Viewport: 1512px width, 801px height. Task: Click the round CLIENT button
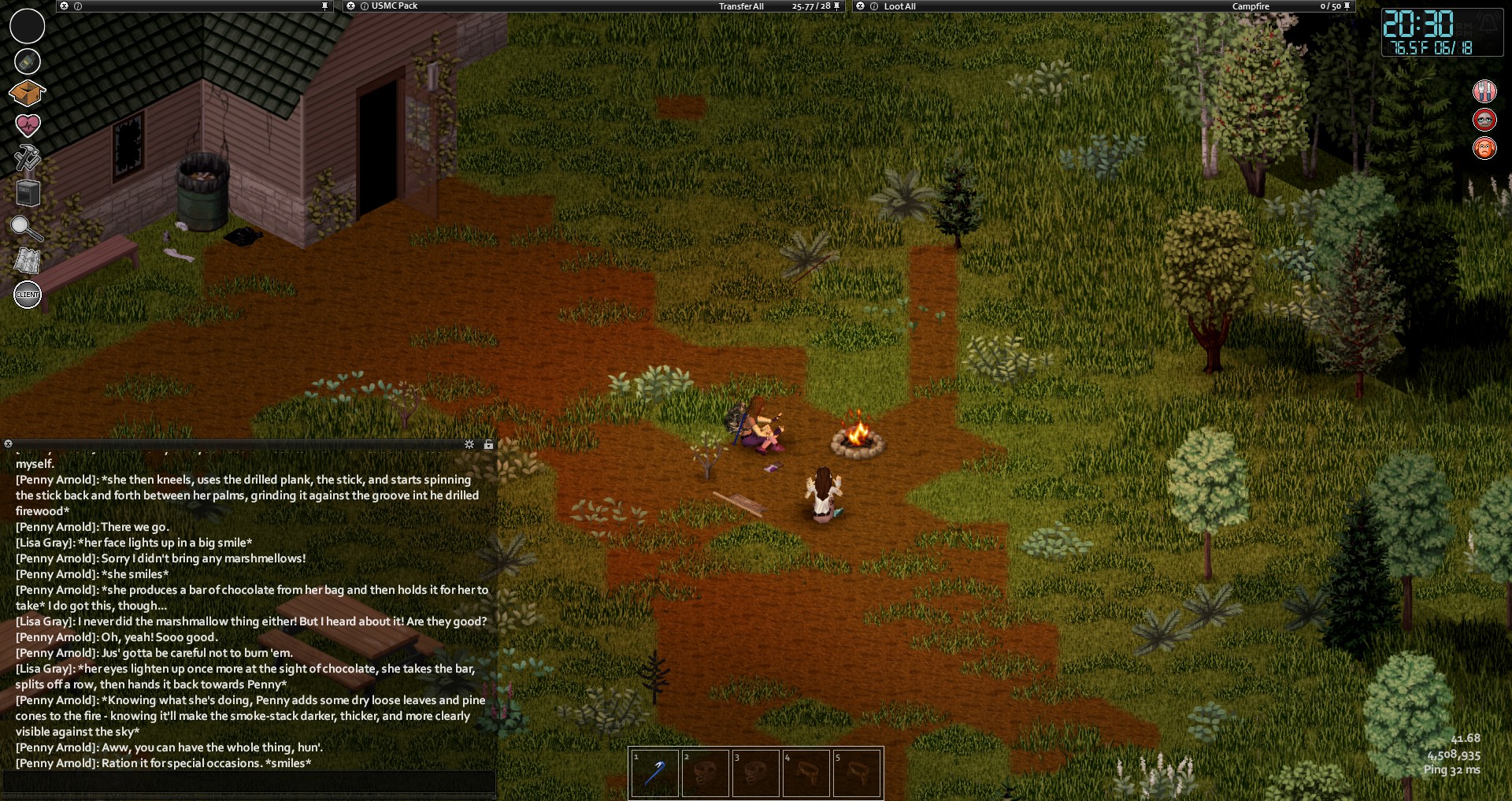28,295
